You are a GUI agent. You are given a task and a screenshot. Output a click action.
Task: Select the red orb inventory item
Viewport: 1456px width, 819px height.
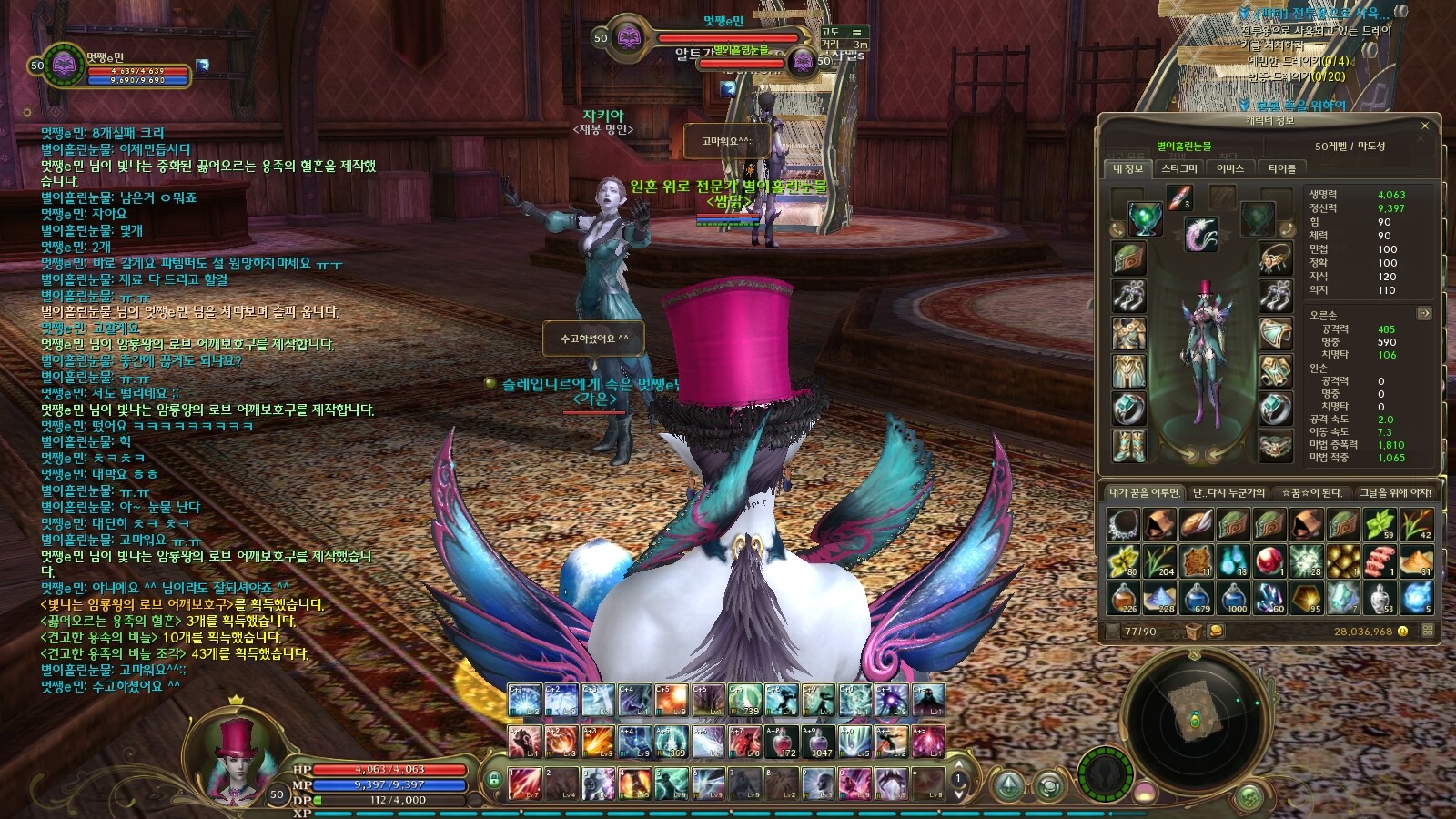[x=1269, y=561]
